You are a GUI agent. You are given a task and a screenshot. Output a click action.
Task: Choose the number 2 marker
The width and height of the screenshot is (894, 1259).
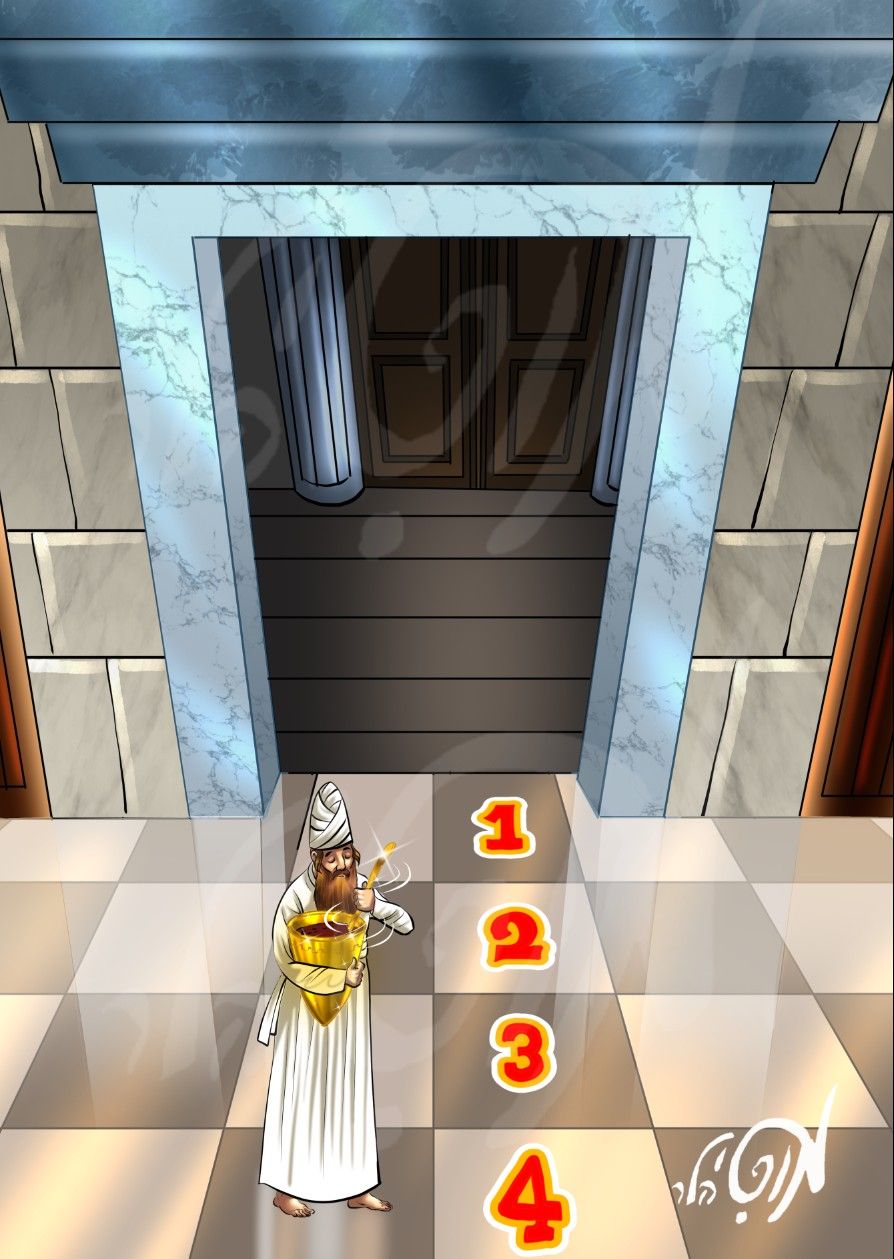(x=517, y=938)
